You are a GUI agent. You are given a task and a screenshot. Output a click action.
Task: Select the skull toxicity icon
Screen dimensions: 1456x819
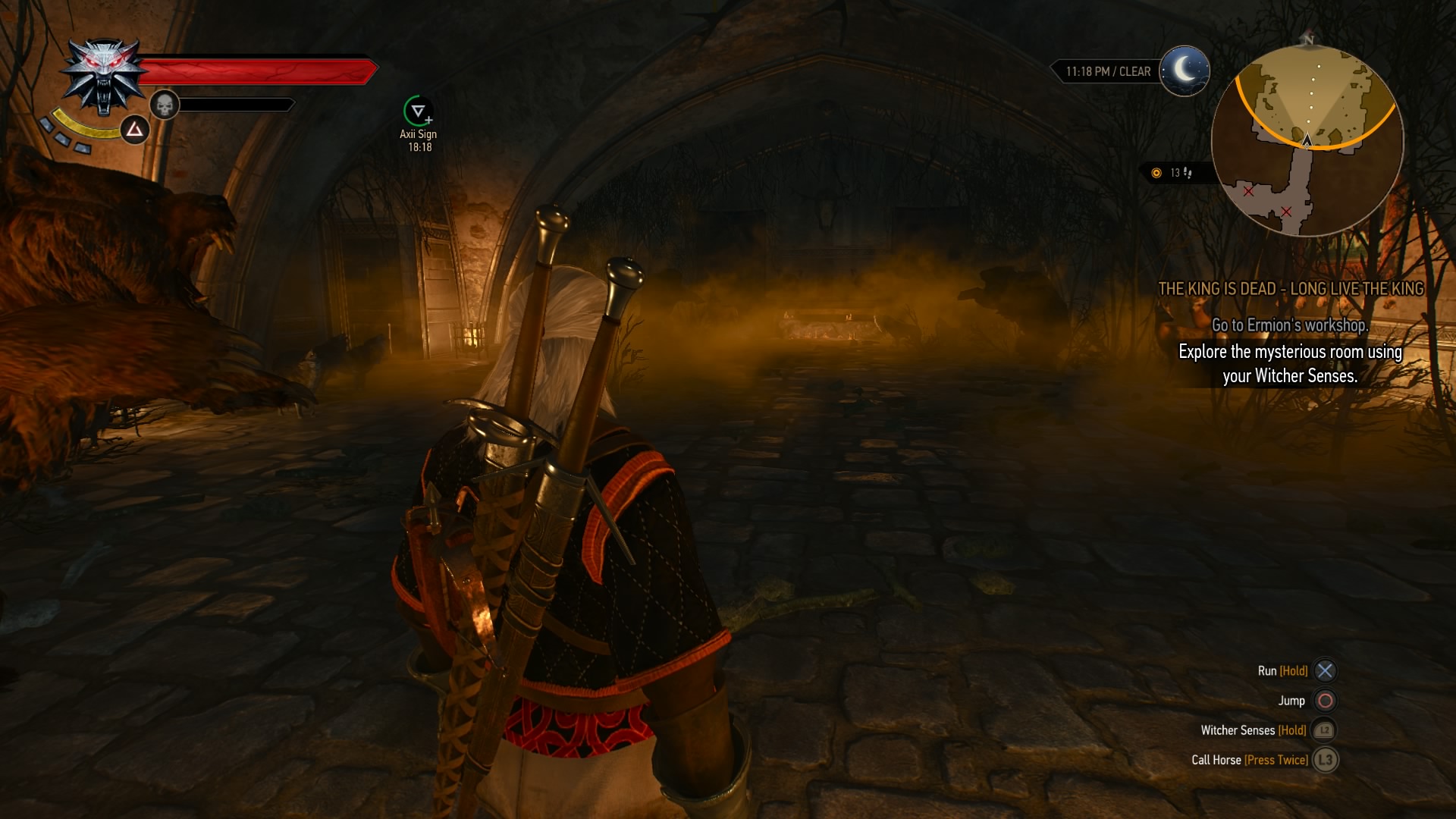[164, 105]
